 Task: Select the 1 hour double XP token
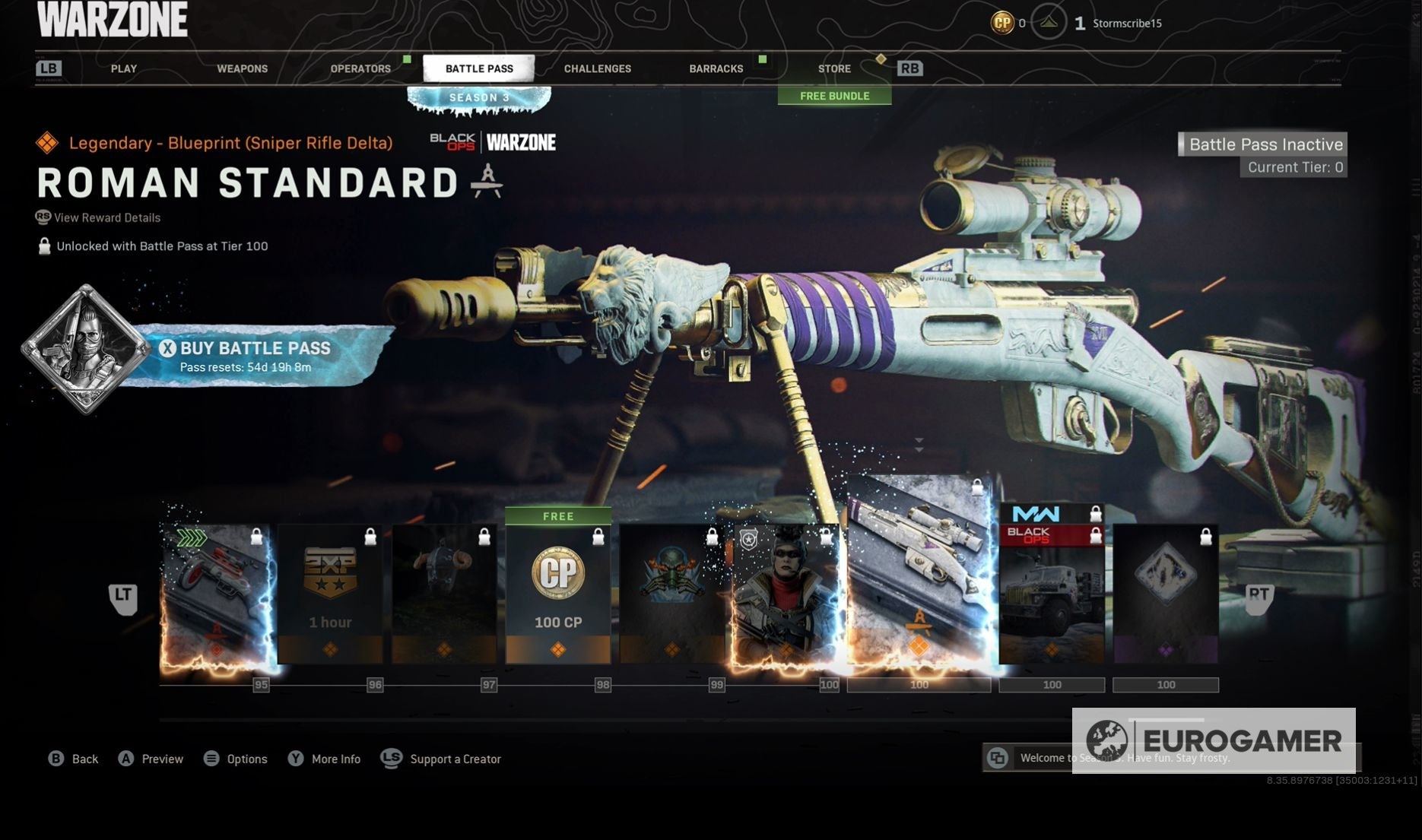330,594
